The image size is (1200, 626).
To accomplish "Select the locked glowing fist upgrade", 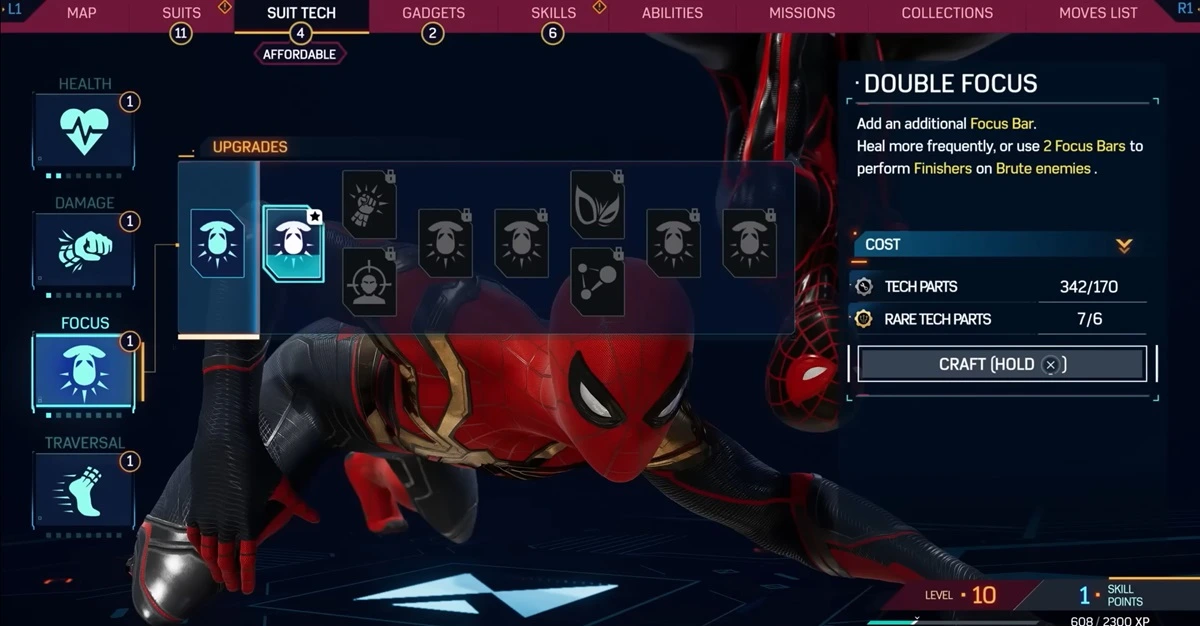I will click(x=369, y=205).
